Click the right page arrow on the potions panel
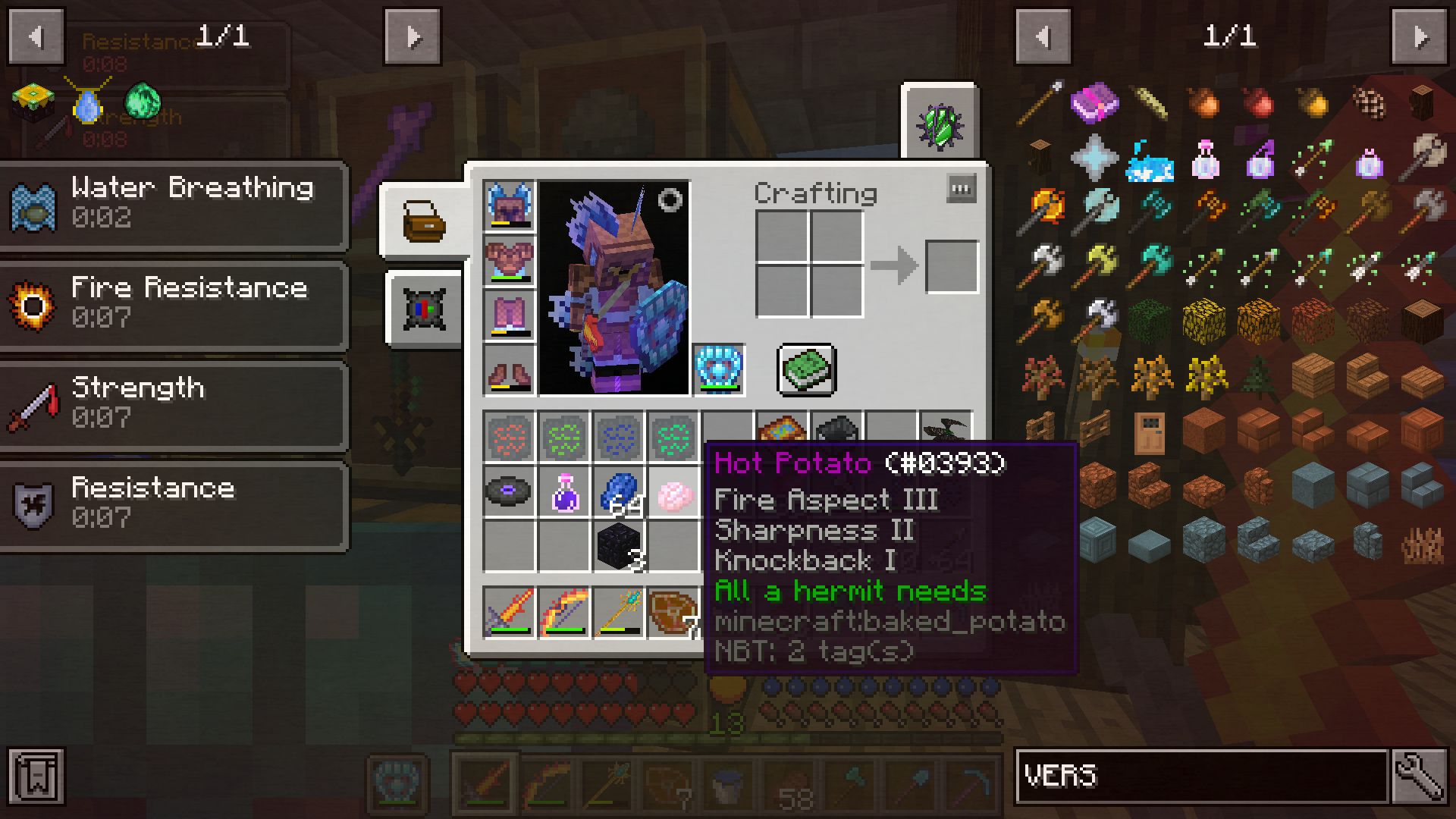1456x819 pixels. coord(412,36)
